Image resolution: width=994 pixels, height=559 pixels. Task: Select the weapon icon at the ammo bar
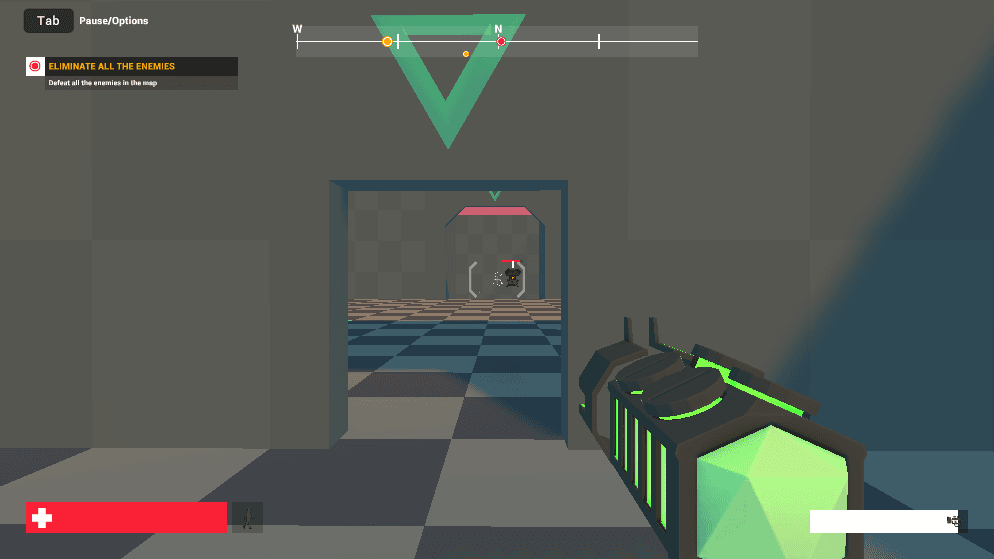point(955,521)
